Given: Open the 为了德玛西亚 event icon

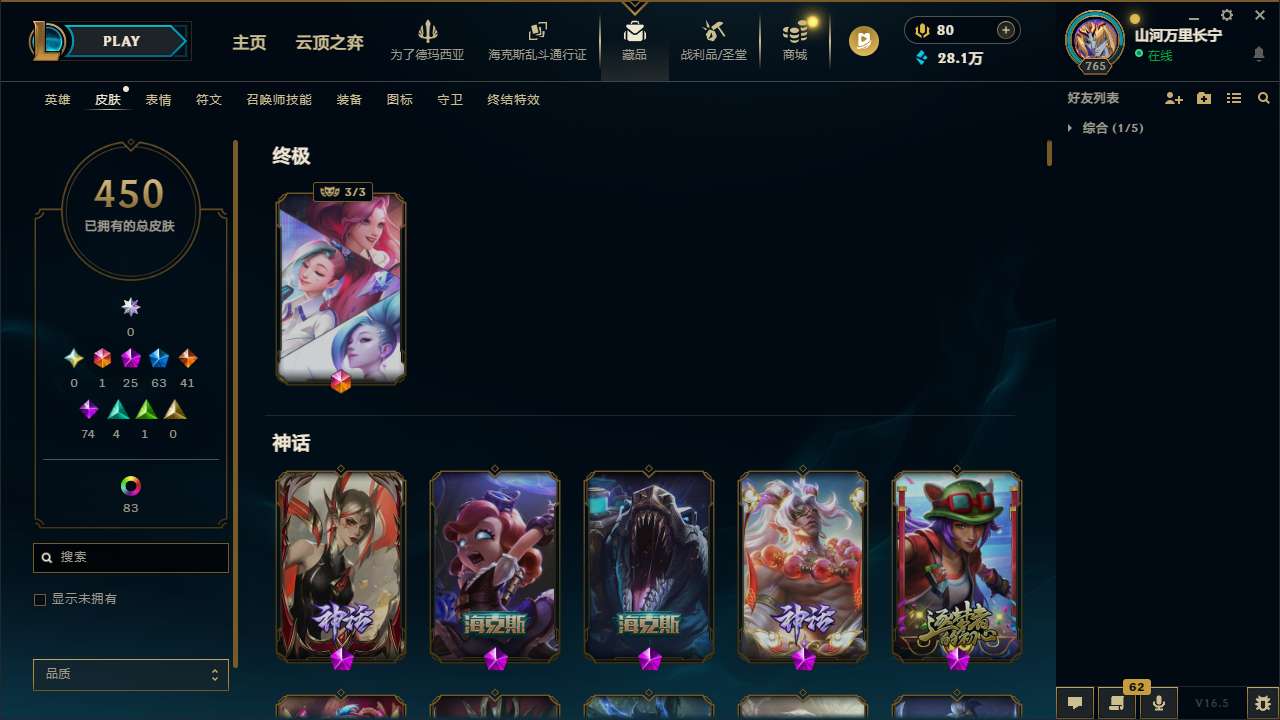Looking at the screenshot, I should tap(429, 40).
